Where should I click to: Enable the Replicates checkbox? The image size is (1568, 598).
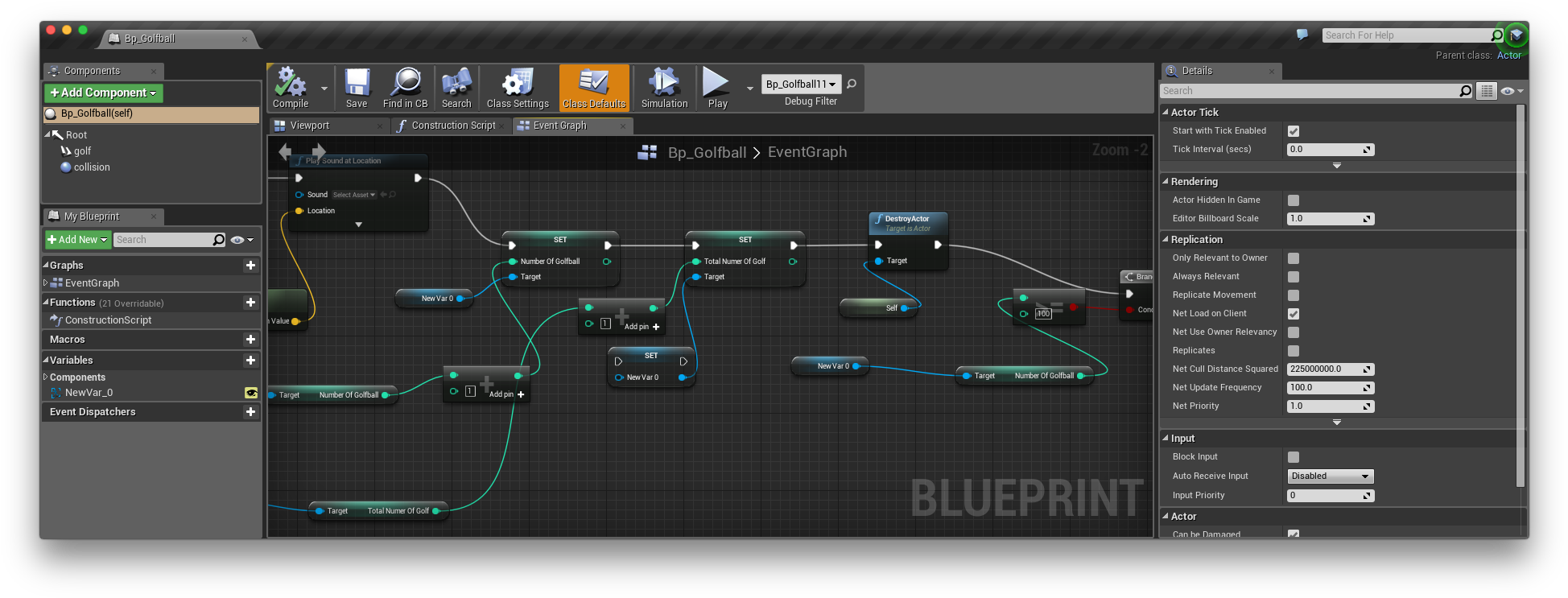(1293, 350)
